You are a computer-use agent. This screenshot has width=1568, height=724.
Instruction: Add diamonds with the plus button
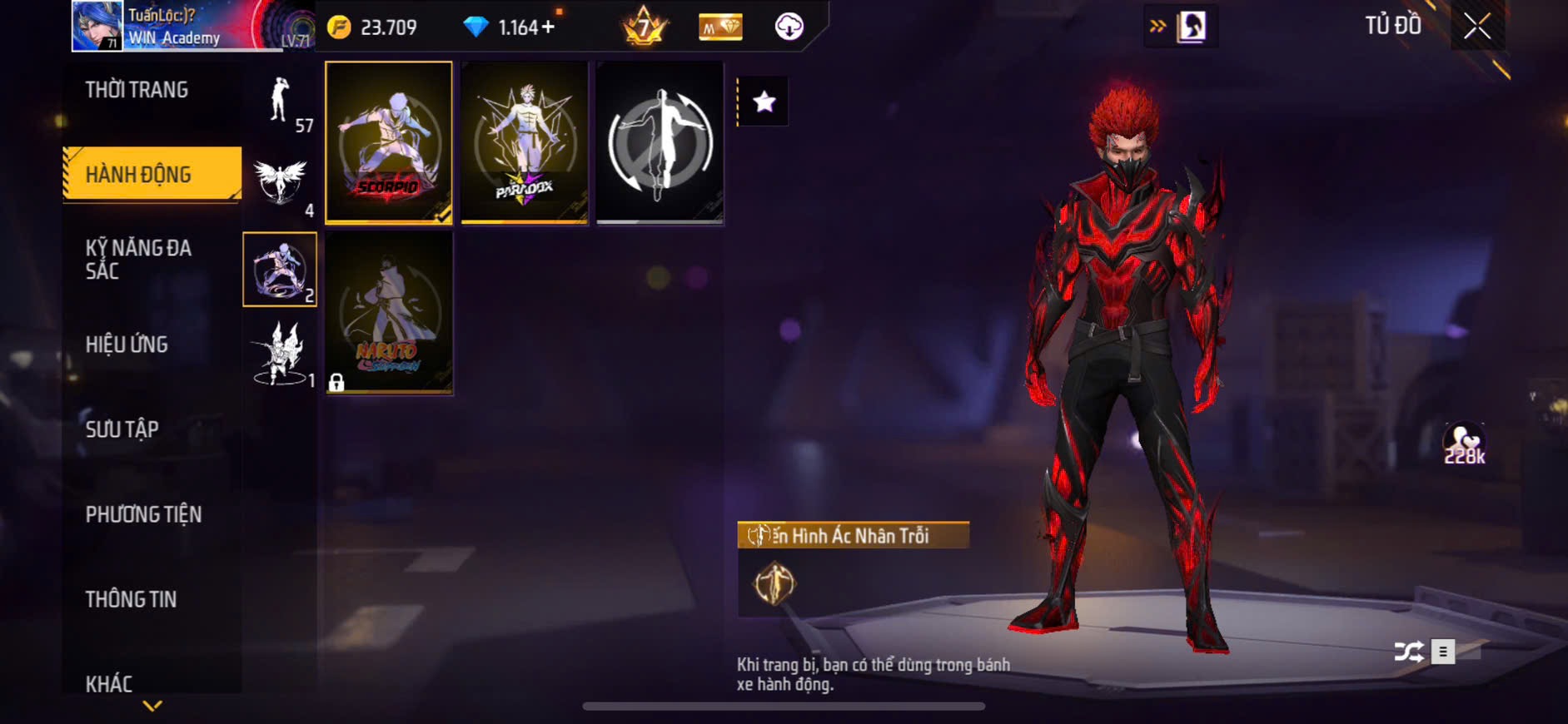click(548, 27)
